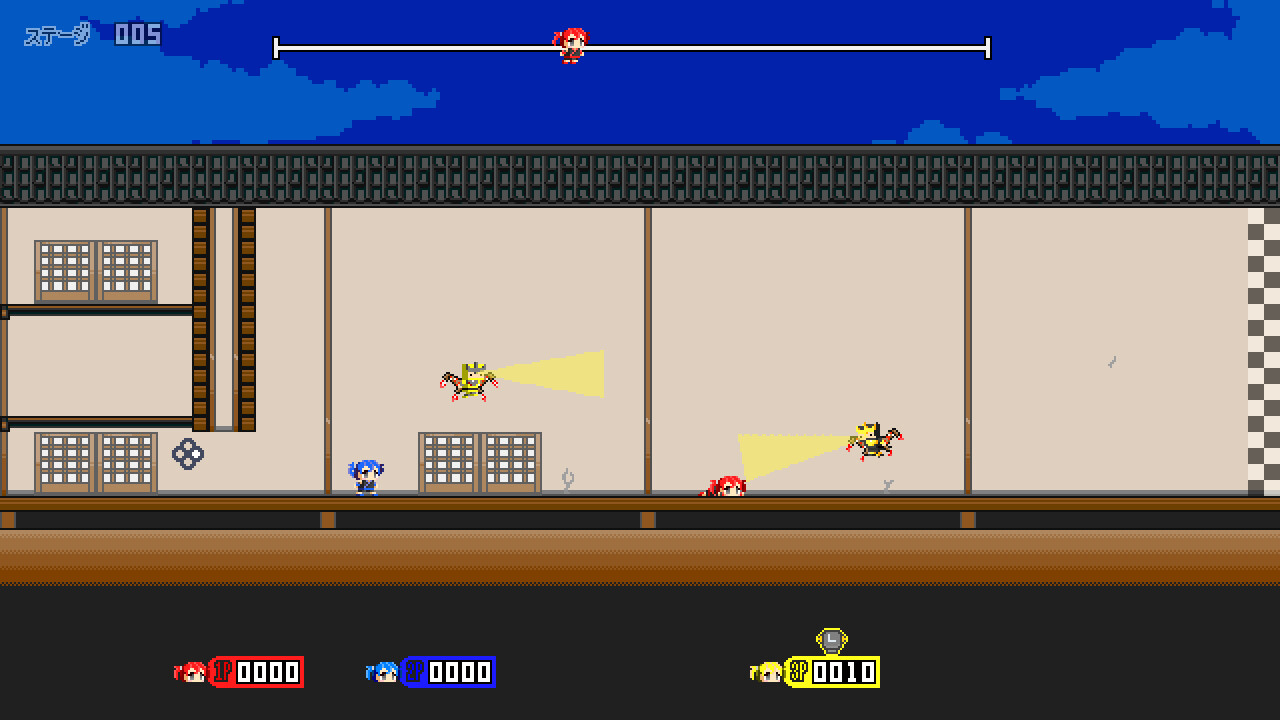Select the yellow spider robot with left-facing beam
Screen dimensions: 1280x720
click(x=871, y=438)
